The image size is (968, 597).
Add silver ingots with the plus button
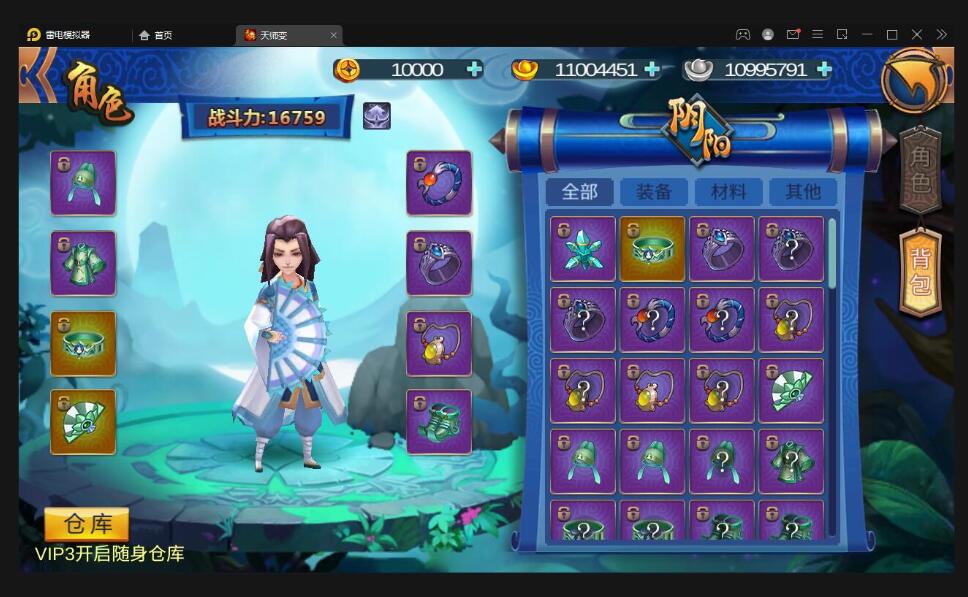[824, 69]
